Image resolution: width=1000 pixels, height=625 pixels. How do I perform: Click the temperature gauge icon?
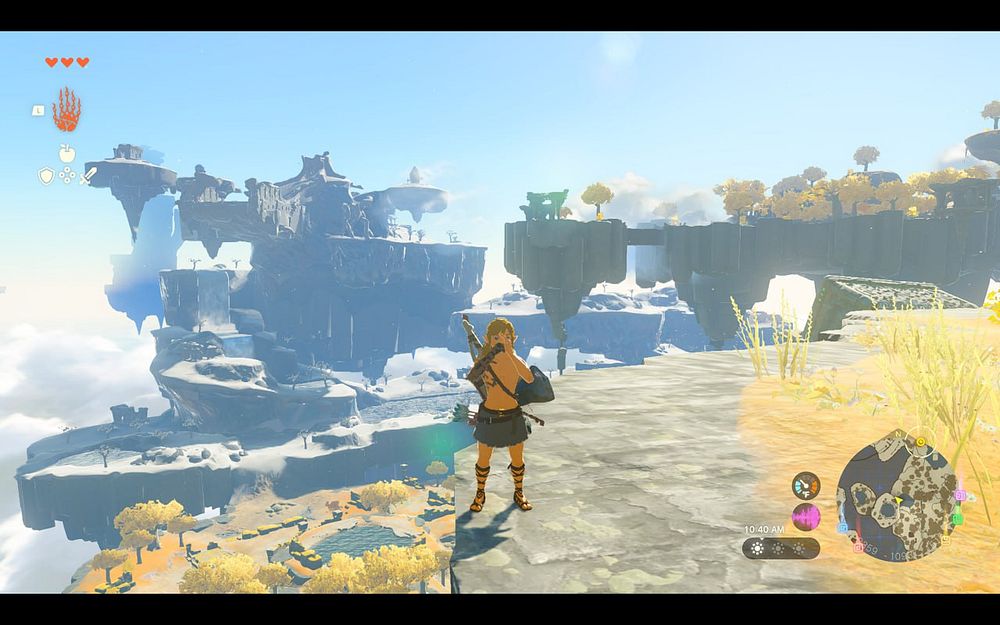[x=805, y=486]
